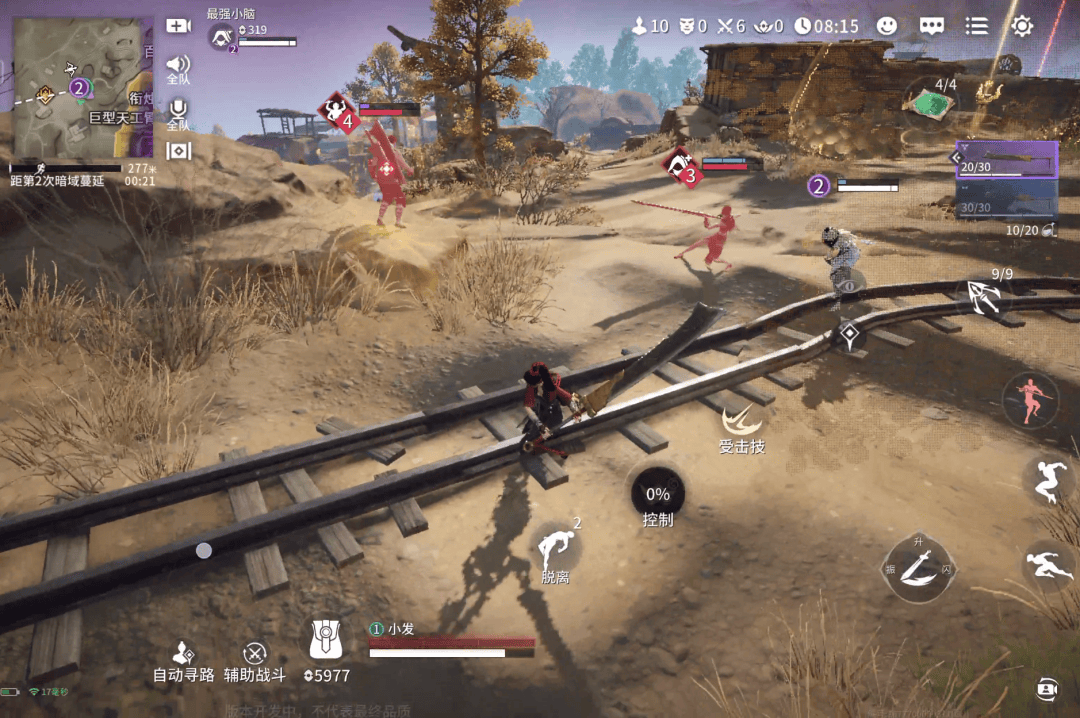Attack with the sword button
Viewport: 1080px width, 718px height.
[x=918, y=568]
